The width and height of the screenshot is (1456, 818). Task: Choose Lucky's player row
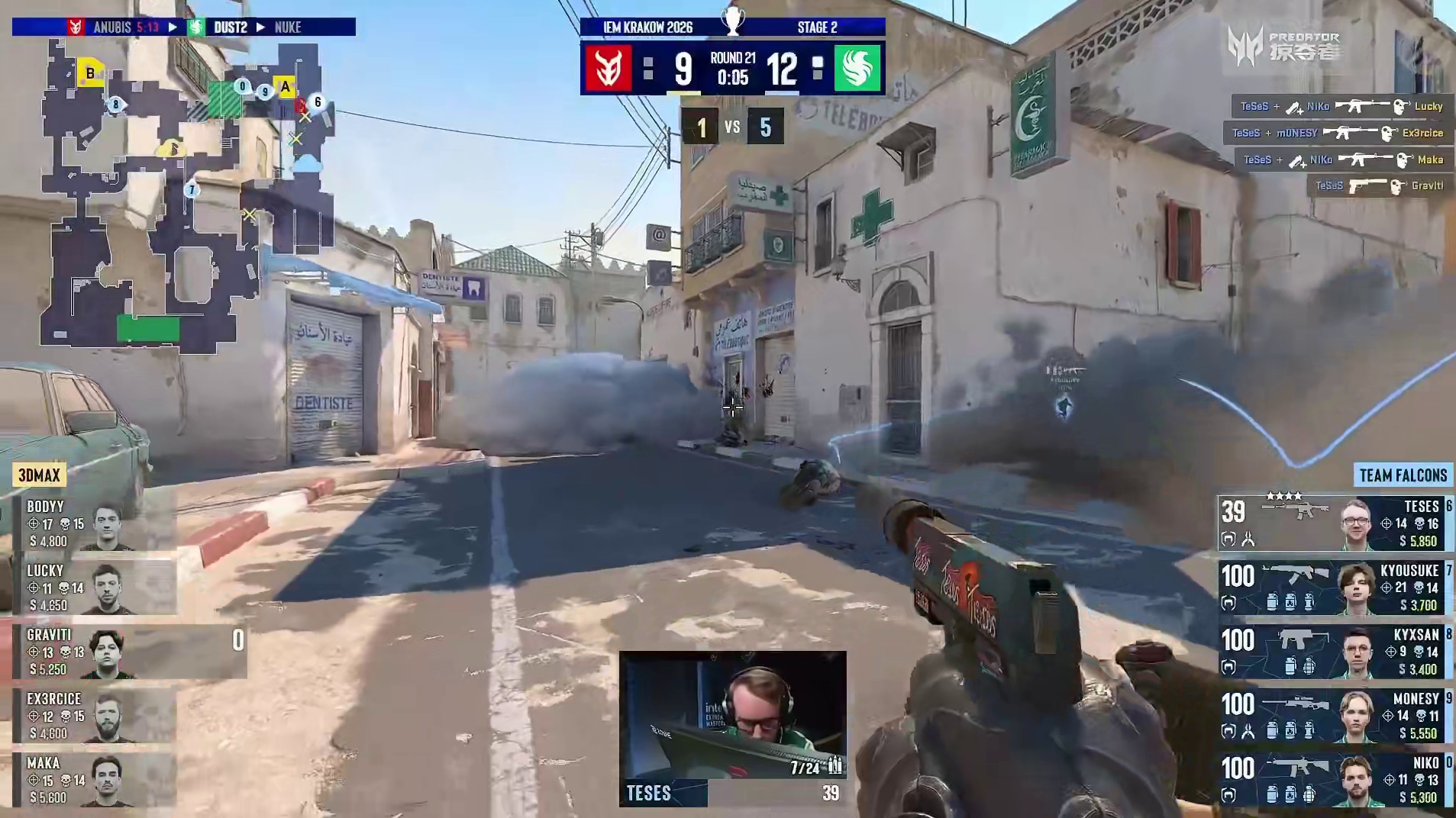[x=94, y=588]
